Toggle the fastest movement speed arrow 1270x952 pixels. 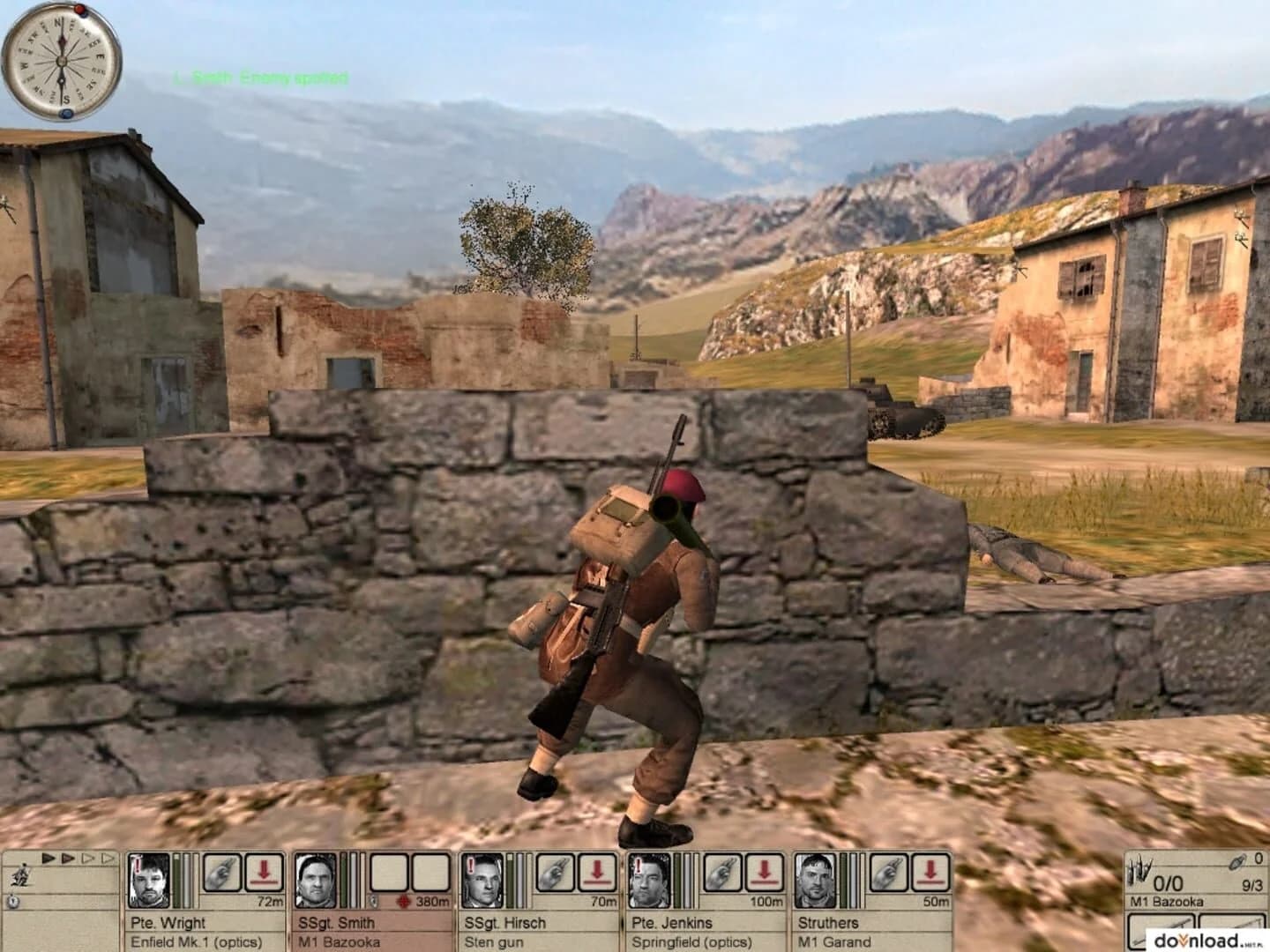click(108, 858)
